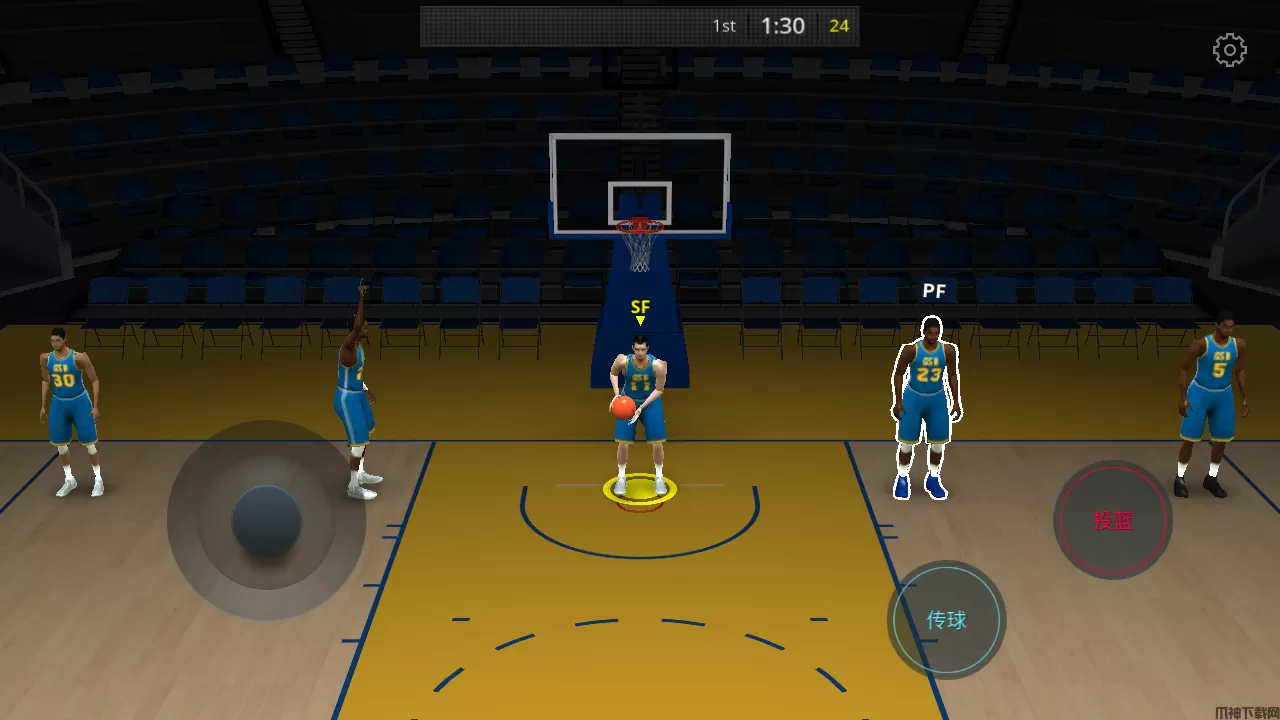
Task: Touch the virtual joystick thumb knob
Action: tap(267, 521)
